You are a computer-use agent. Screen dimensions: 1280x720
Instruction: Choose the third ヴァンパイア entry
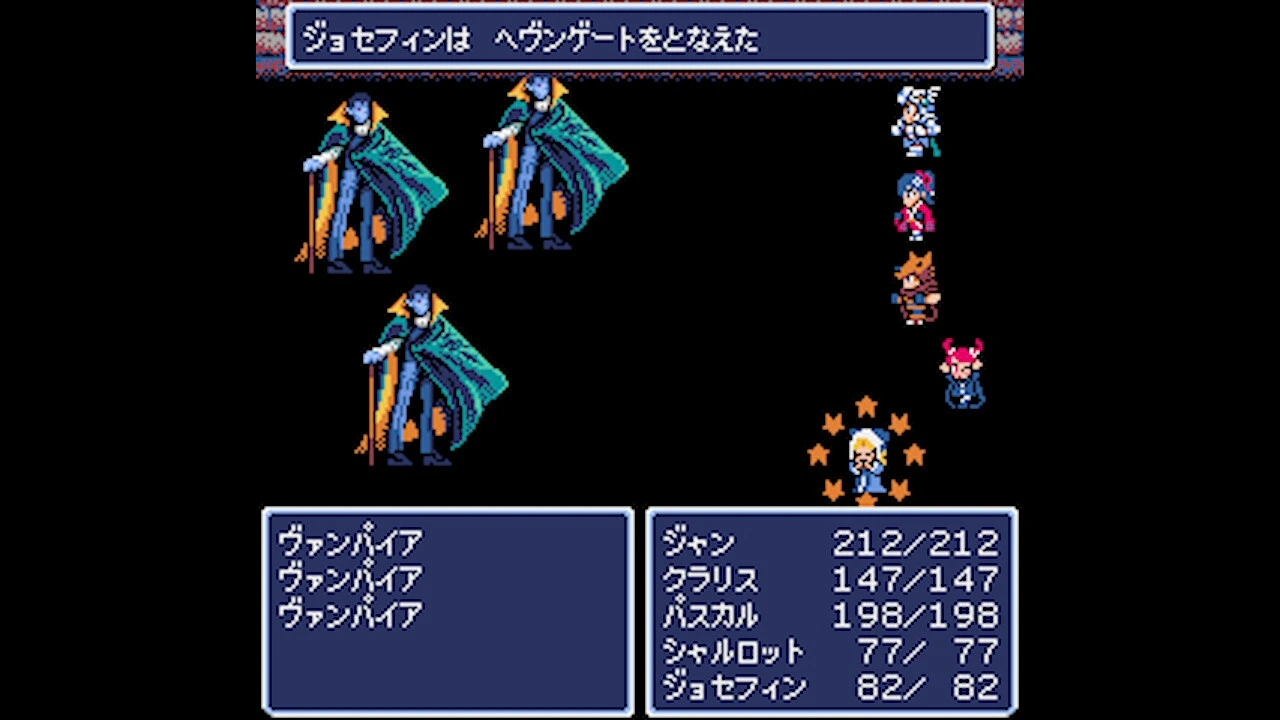pos(350,614)
